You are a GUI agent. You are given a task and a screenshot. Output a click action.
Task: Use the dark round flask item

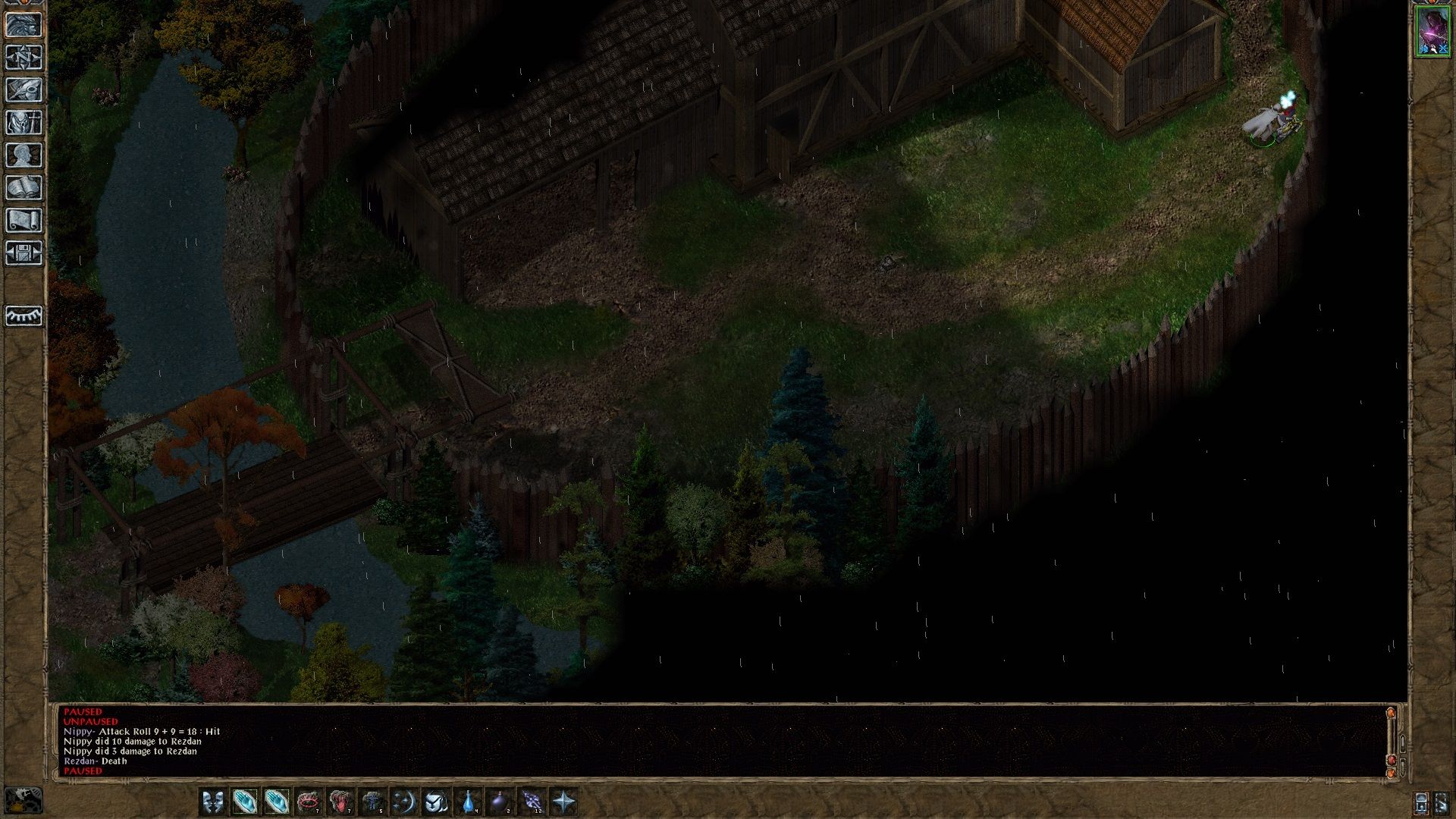[500, 802]
